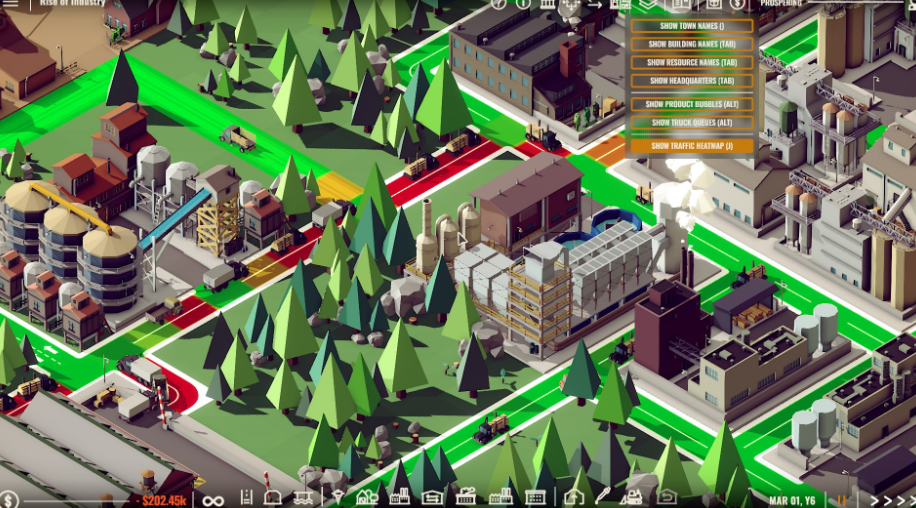Toggle Show Headquarters option
Screen dimensions: 916x508
[692, 81]
